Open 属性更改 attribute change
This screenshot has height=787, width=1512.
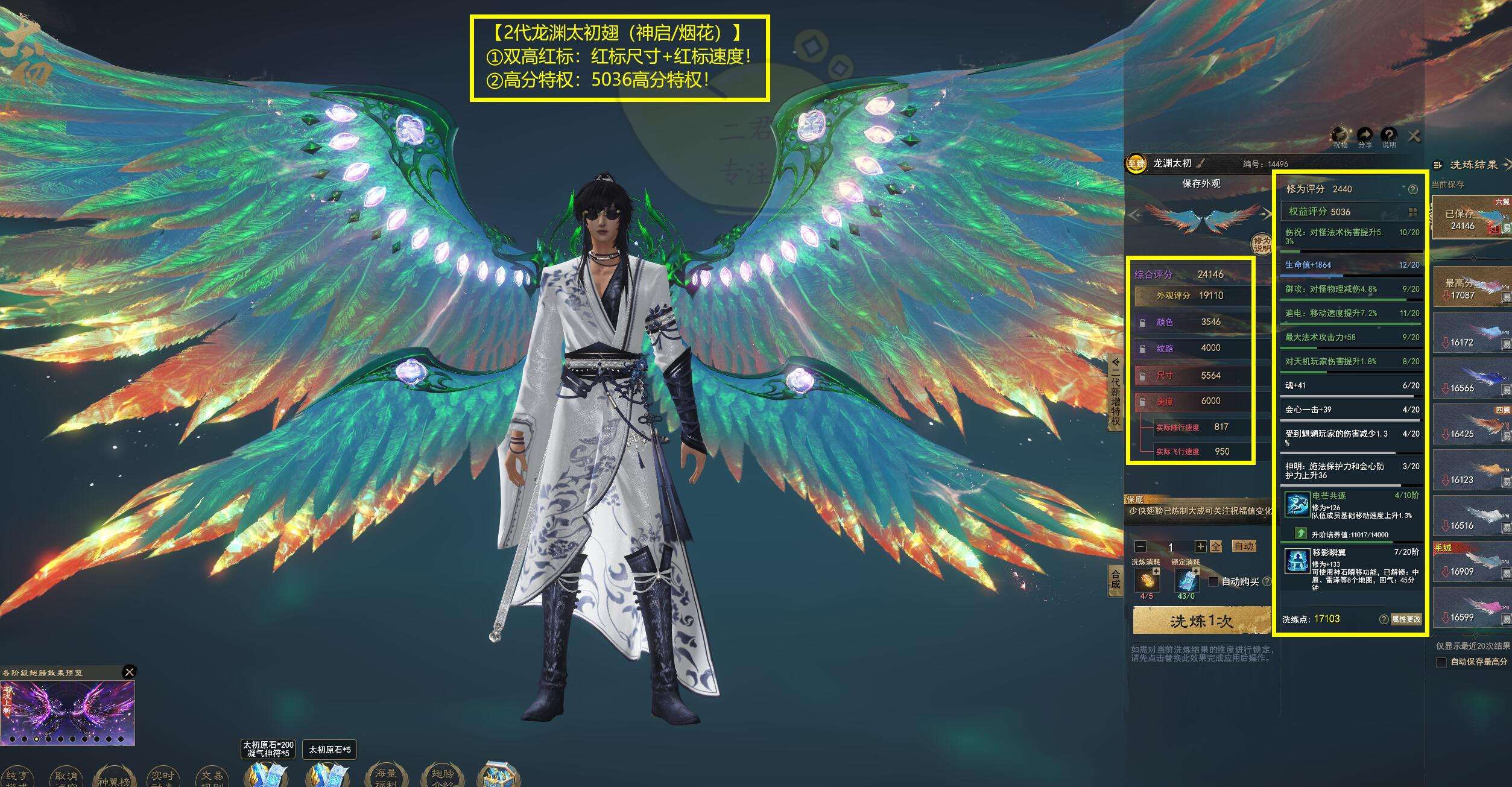coord(1406,619)
